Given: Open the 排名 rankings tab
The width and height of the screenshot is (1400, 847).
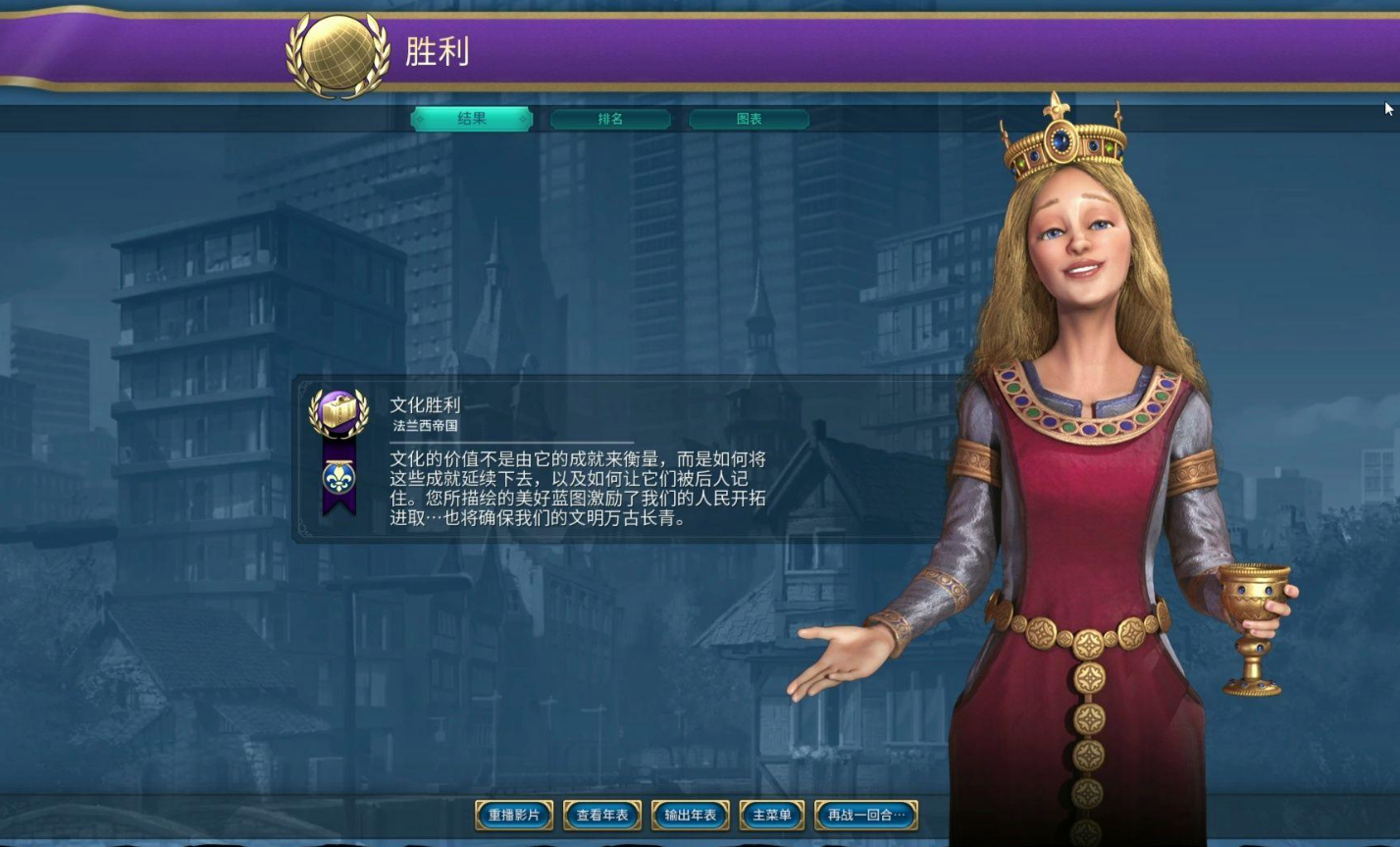Looking at the screenshot, I should pos(610,119).
